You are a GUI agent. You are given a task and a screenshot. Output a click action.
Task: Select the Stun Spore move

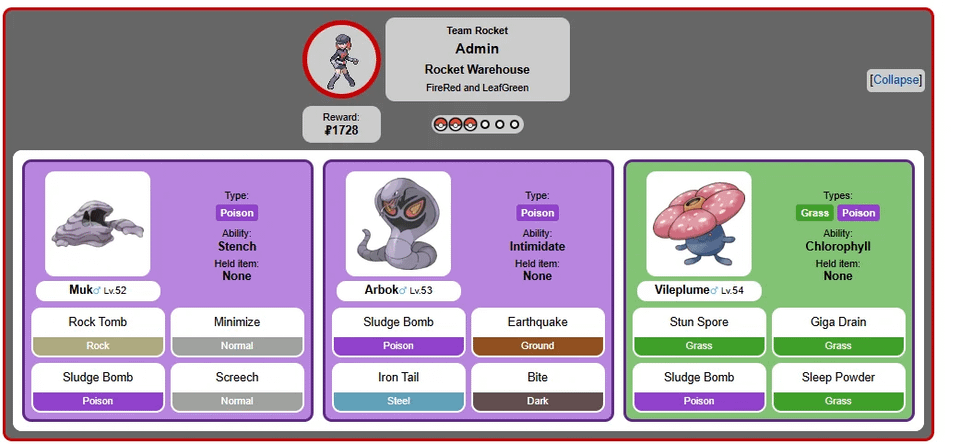pos(699,322)
